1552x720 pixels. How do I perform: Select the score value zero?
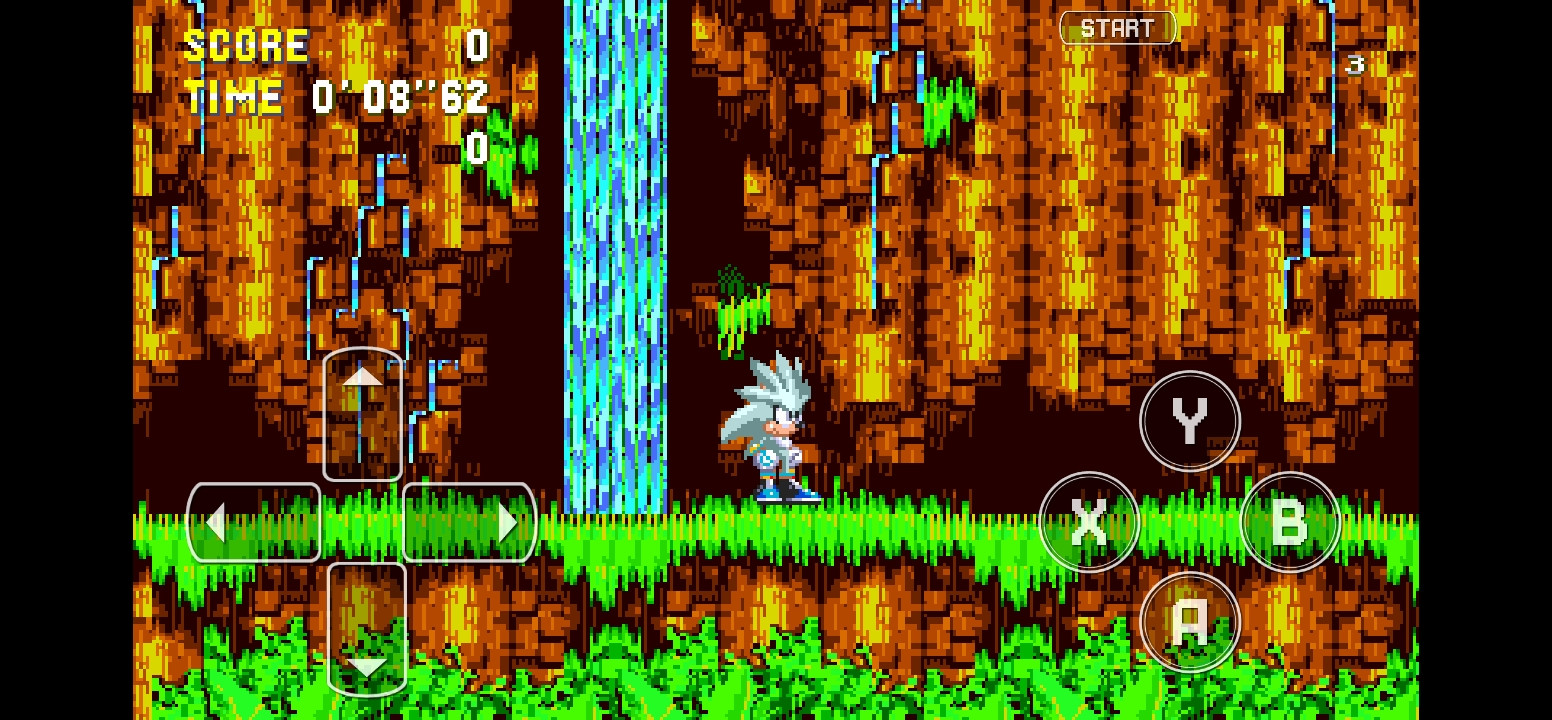477,44
